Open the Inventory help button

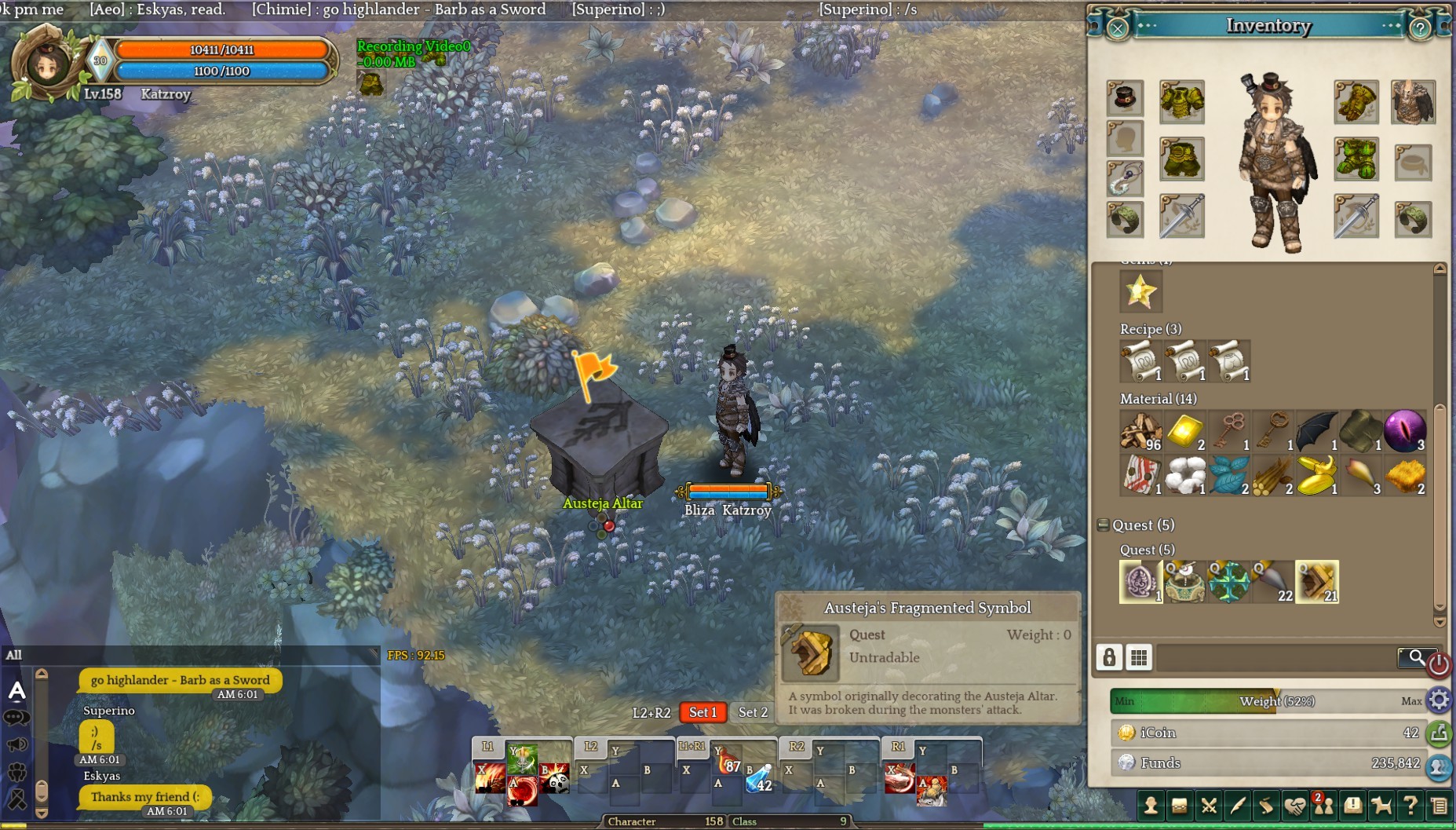1420,28
